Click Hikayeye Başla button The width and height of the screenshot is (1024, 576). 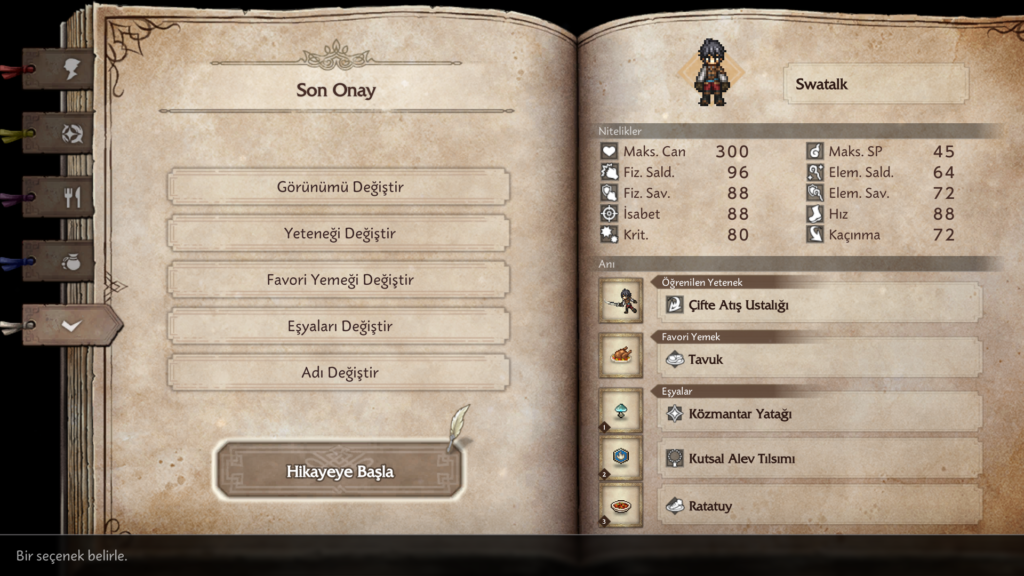pos(339,471)
